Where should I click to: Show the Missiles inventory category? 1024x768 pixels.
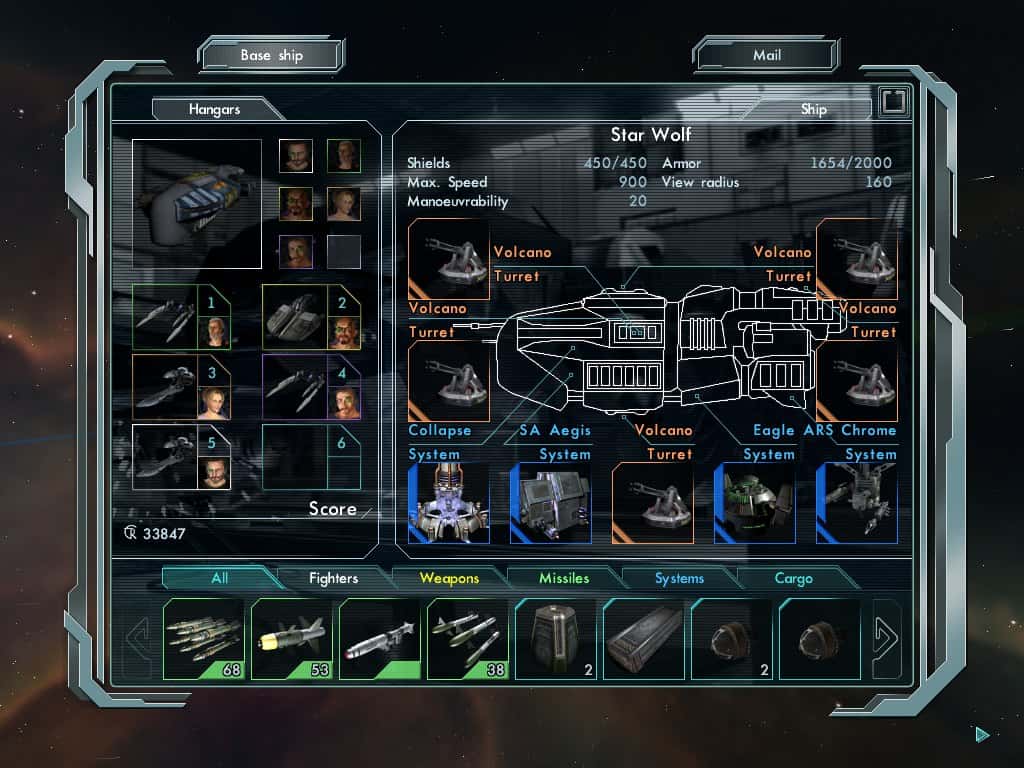564,578
